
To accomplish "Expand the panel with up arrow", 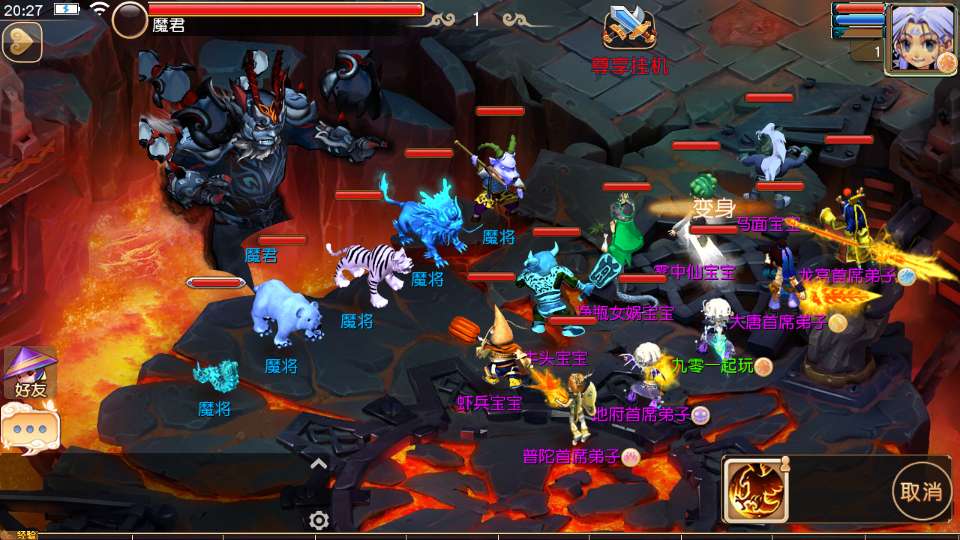I will (318, 464).
